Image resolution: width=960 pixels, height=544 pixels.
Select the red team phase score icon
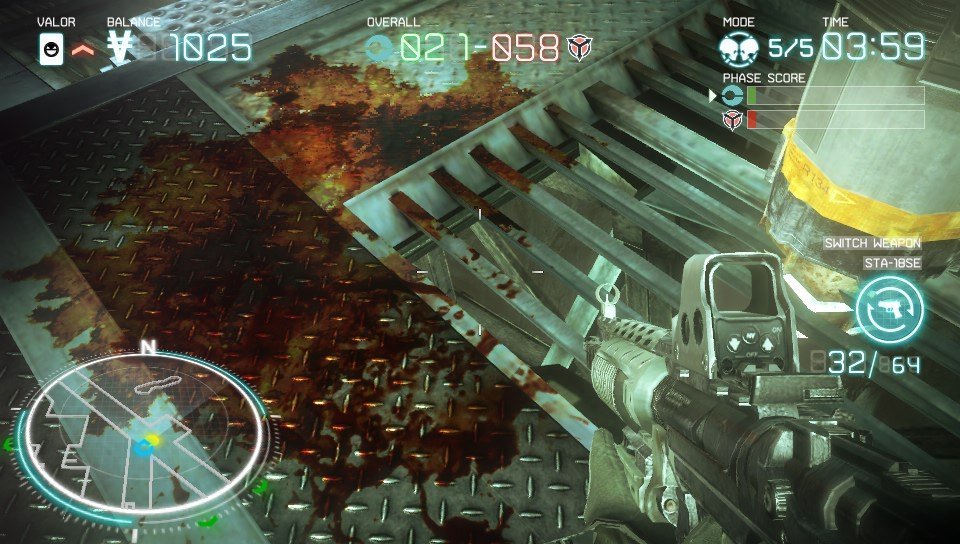[x=732, y=119]
